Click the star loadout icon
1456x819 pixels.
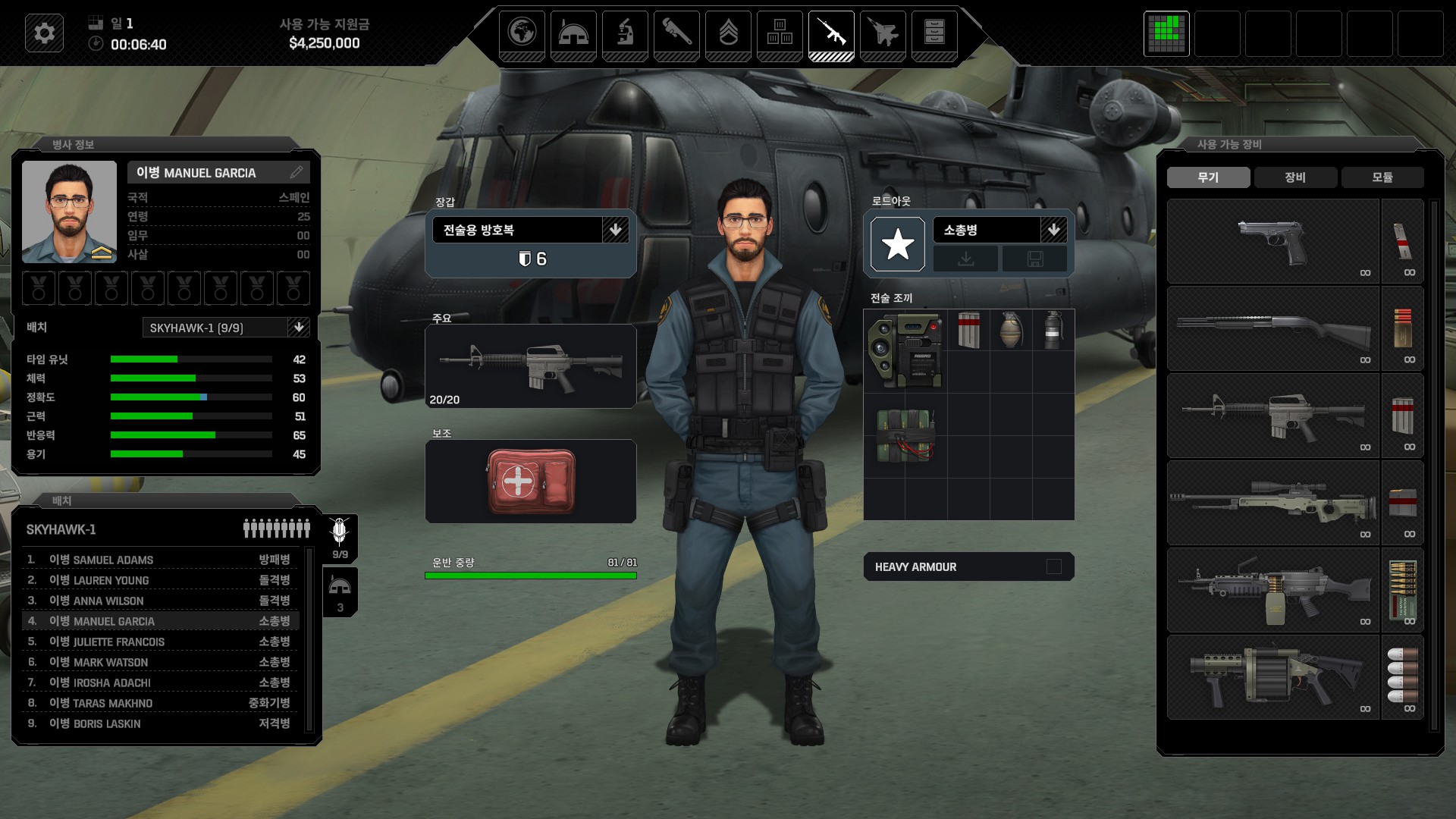[898, 244]
